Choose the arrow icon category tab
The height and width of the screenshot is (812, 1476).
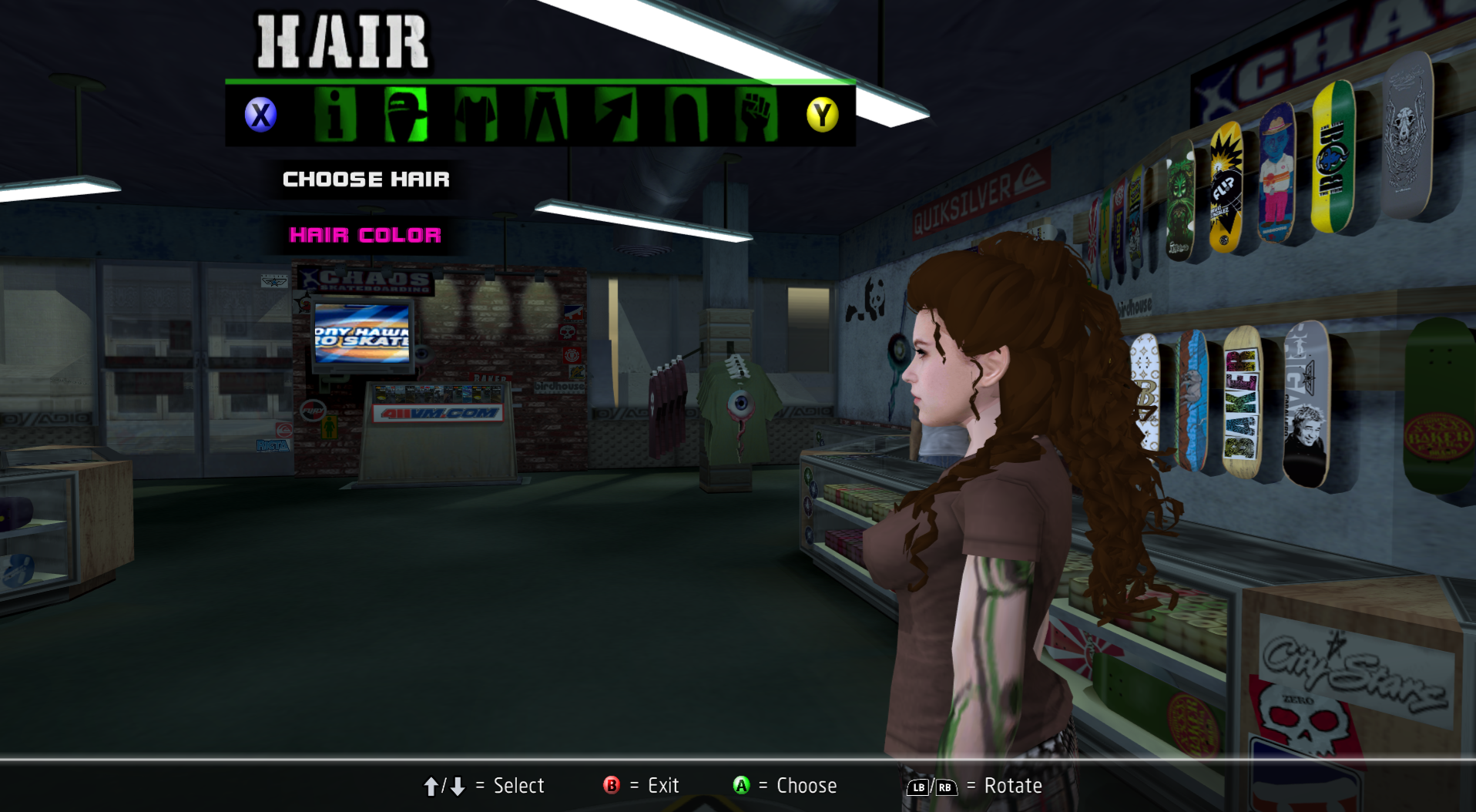[x=616, y=116]
